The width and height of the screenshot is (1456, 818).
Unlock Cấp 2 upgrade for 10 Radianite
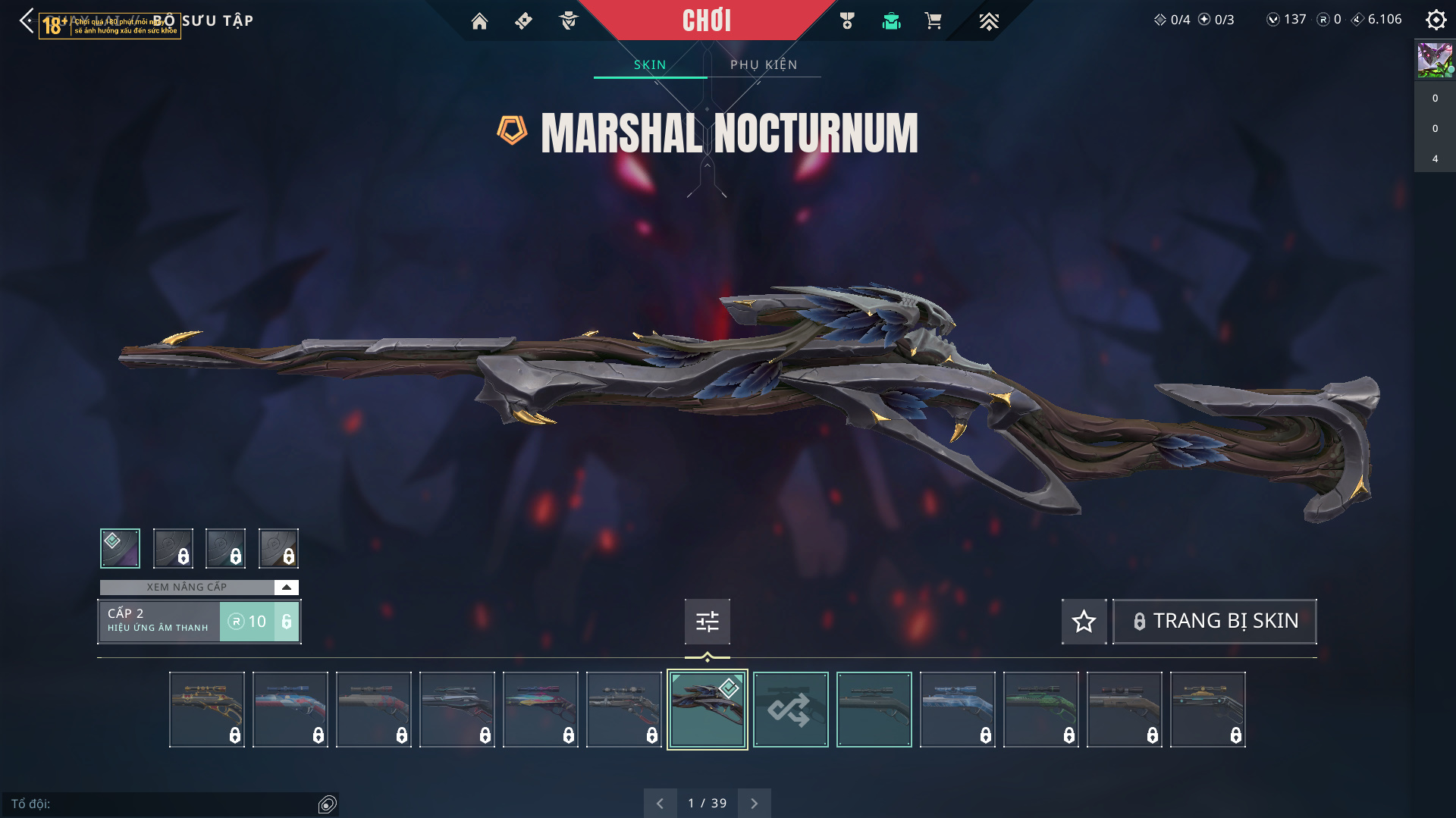click(259, 622)
